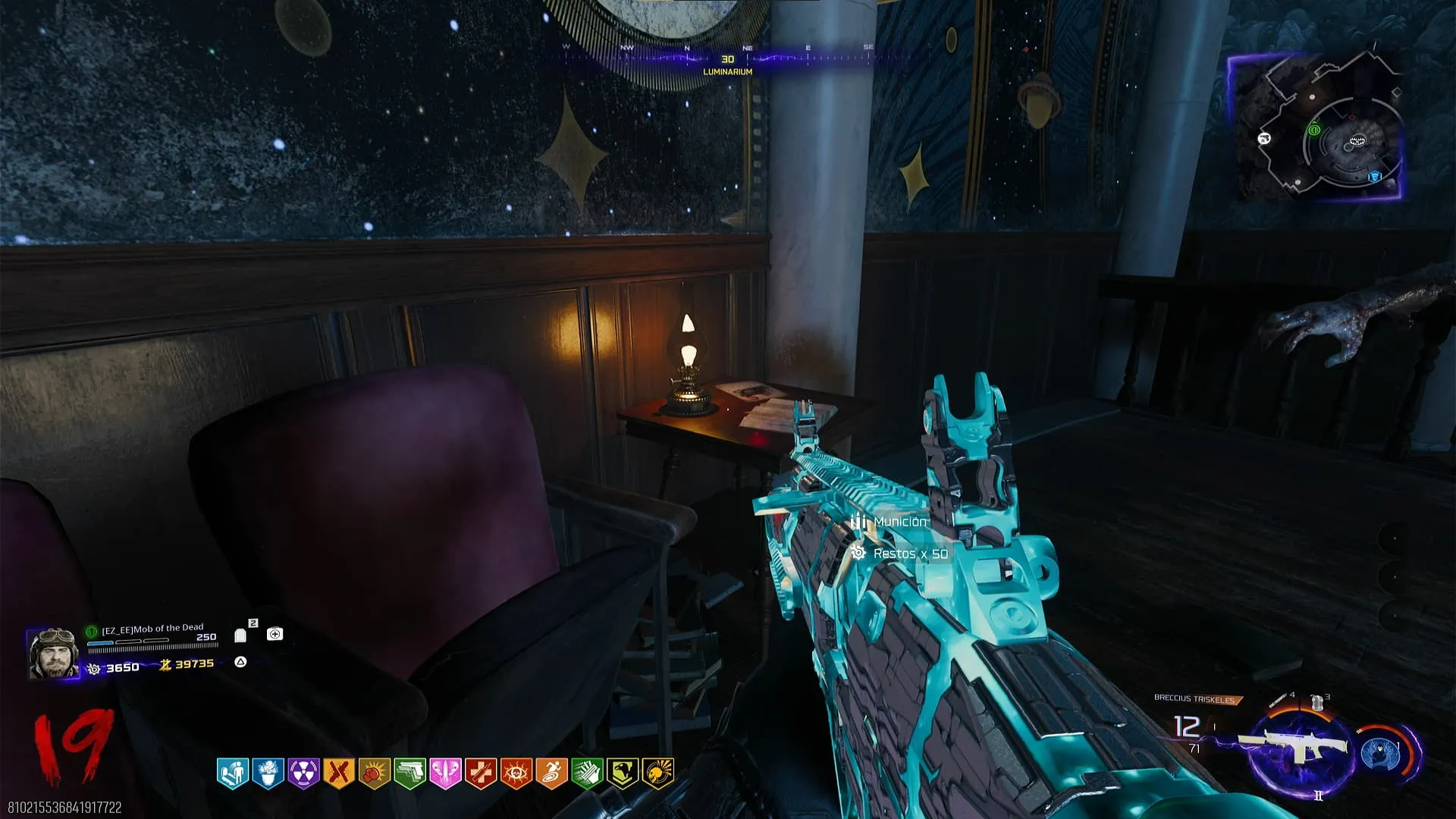Select the blue potted plant perk icon
Image resolution: width=1456 pixels, height=819 pixels.
pos(268,773)
